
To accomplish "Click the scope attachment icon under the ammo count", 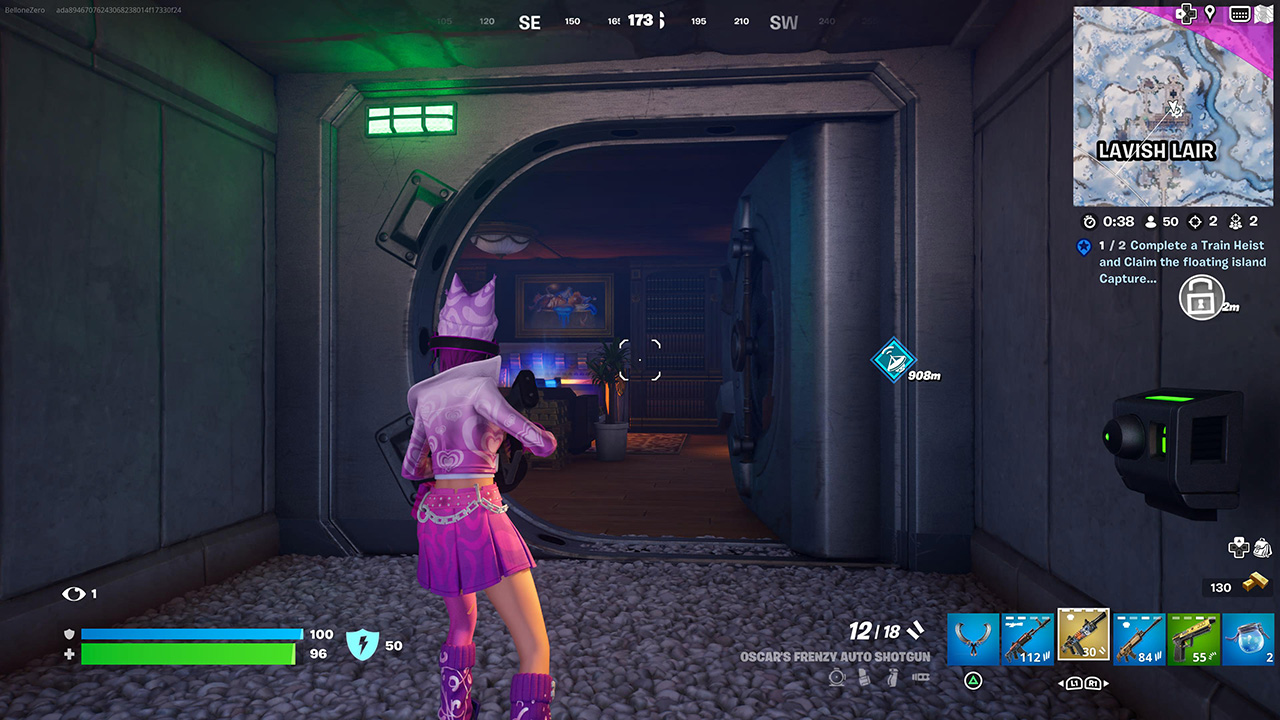I will point(837,677).
